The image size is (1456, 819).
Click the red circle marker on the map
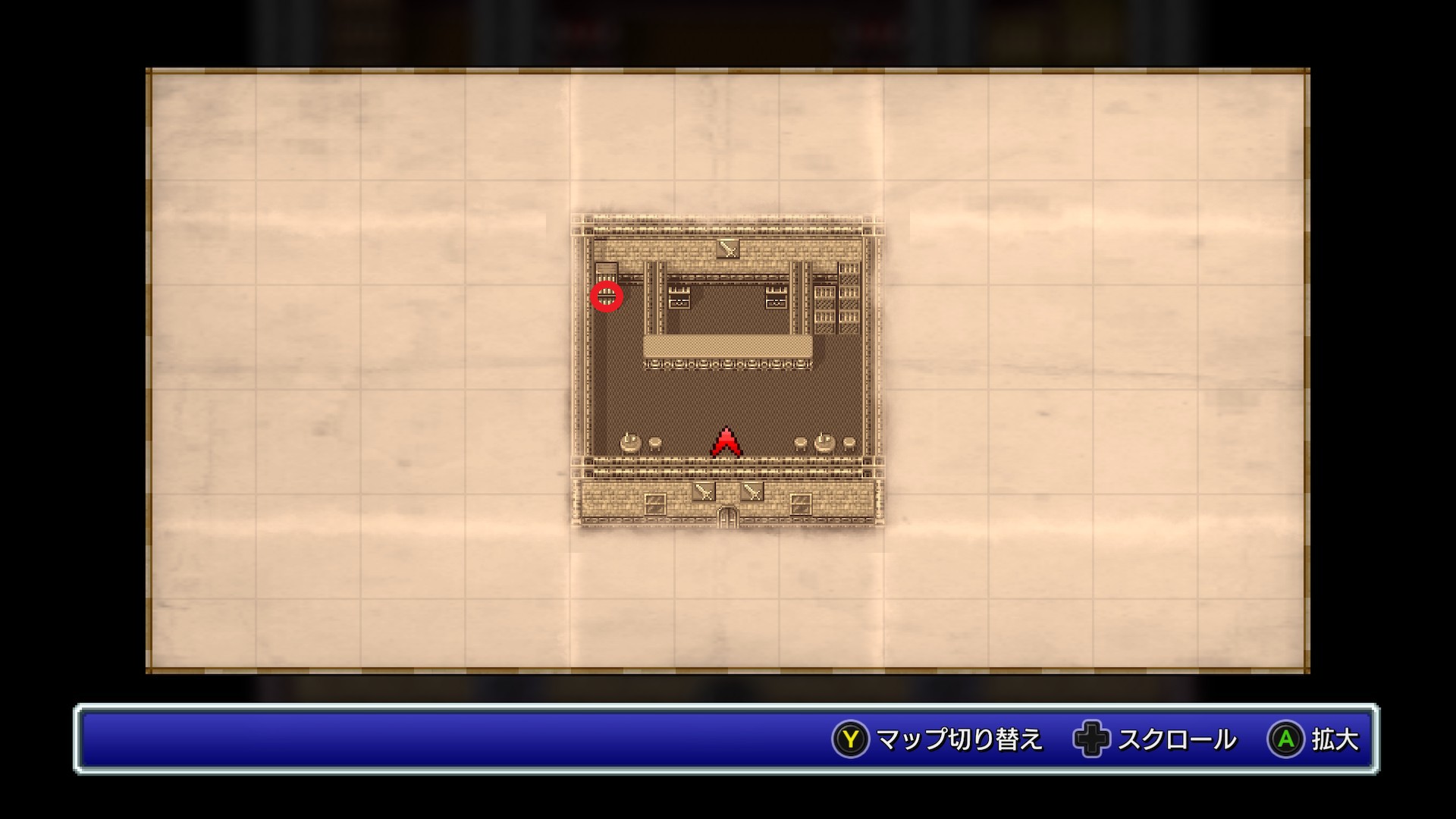607,296
